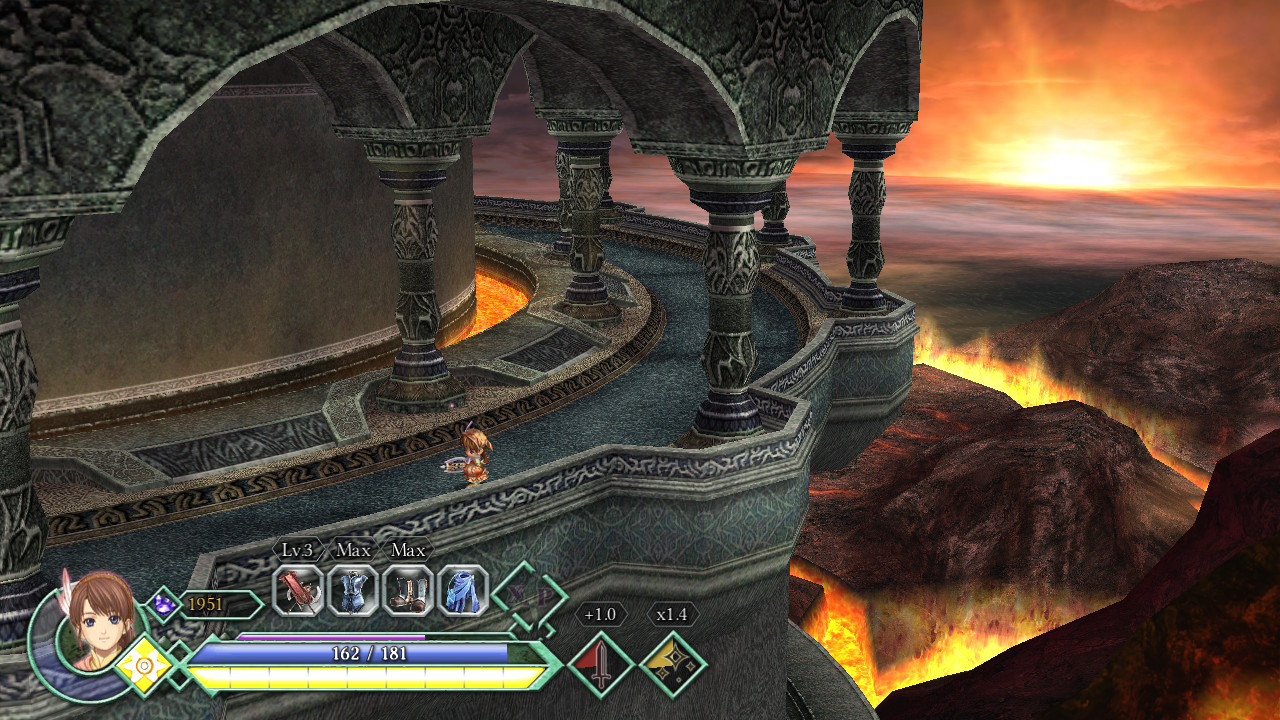
Task: Click the gold star multiplier icon
Action: 672,665
